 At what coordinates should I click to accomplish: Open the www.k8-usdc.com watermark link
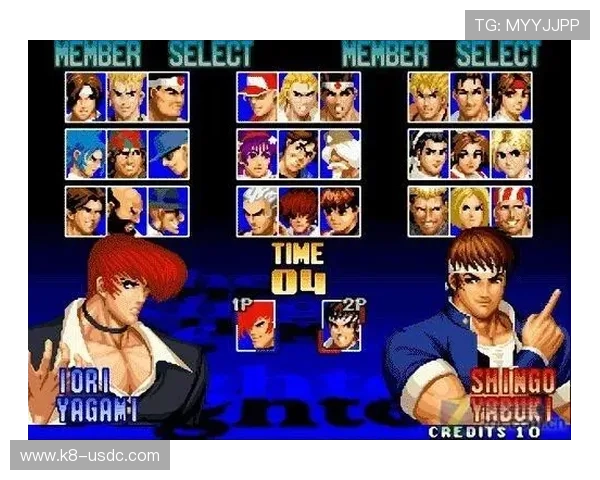click(90, 456)
